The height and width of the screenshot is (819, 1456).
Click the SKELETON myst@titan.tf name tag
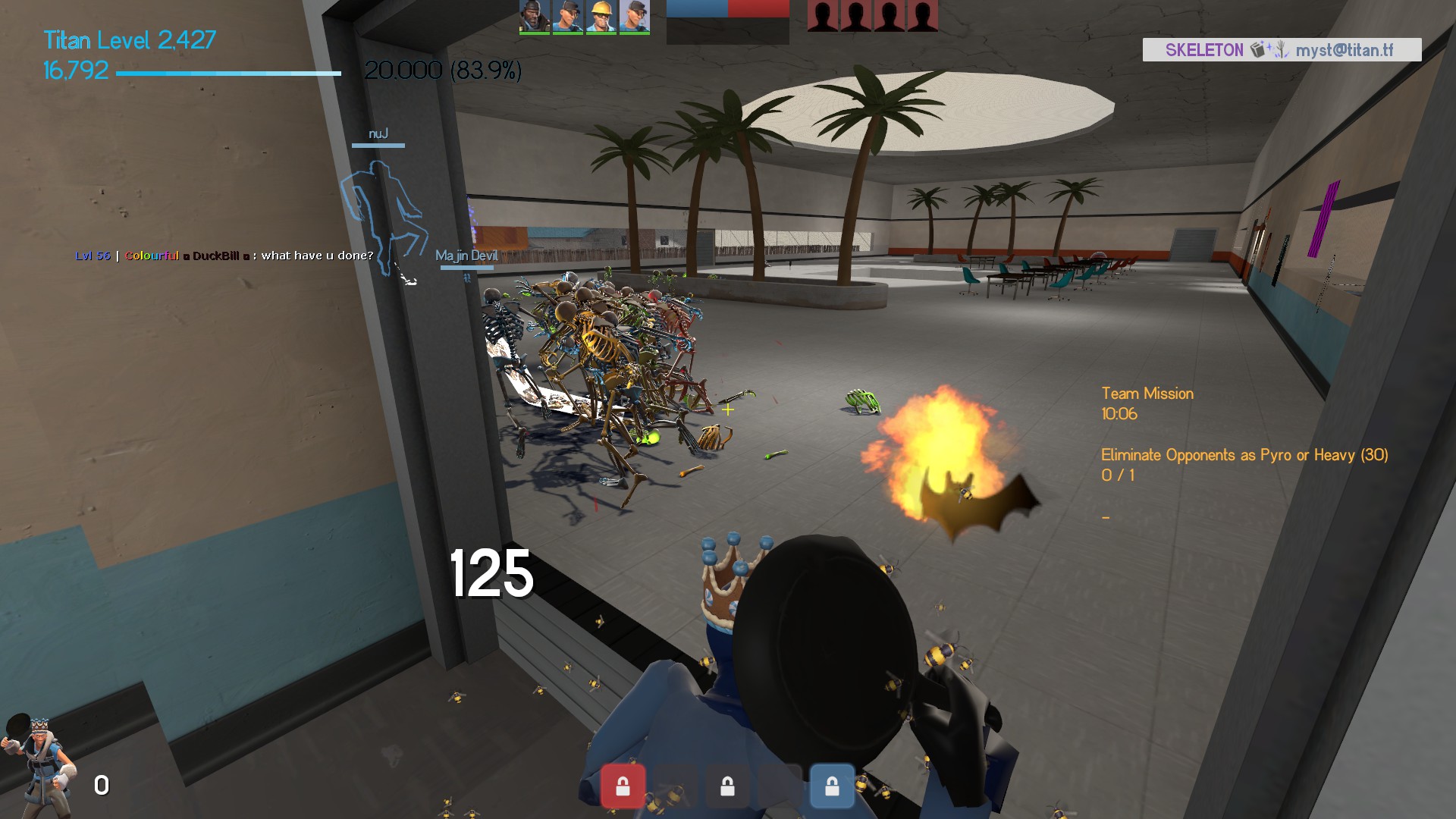[1282, 50]
